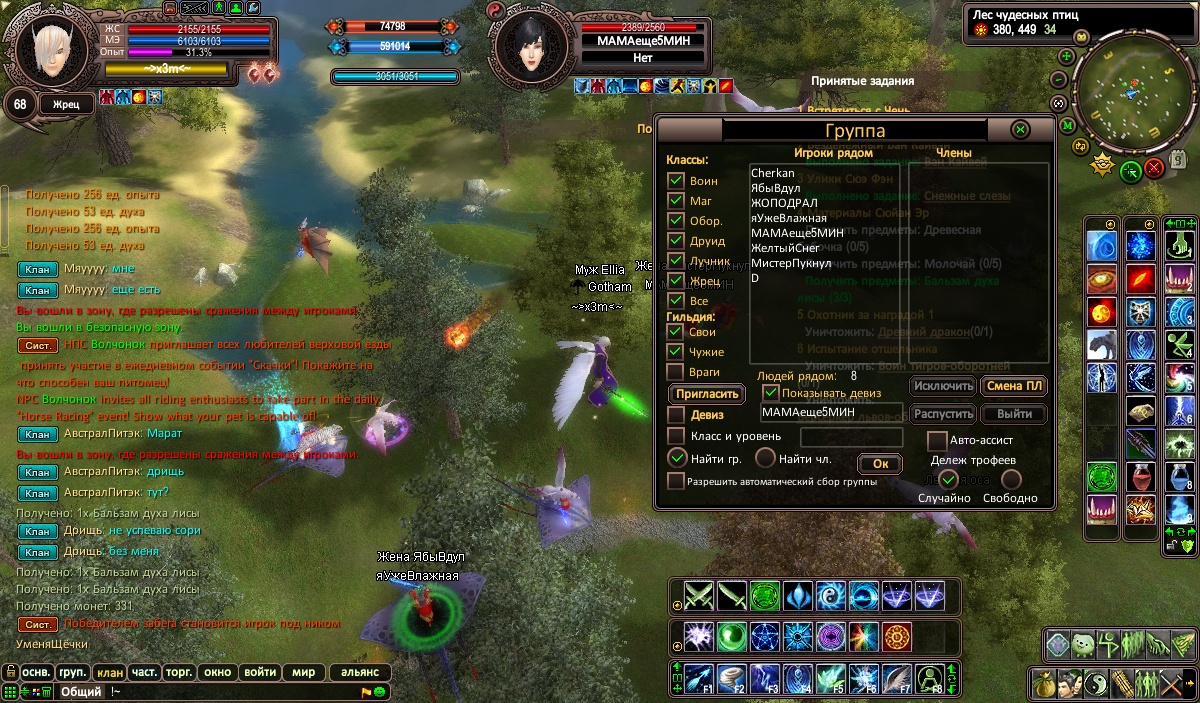The image size is (1200, 703).
Task: Invite player with the Пригласить button
Action: tap(707, 393)
